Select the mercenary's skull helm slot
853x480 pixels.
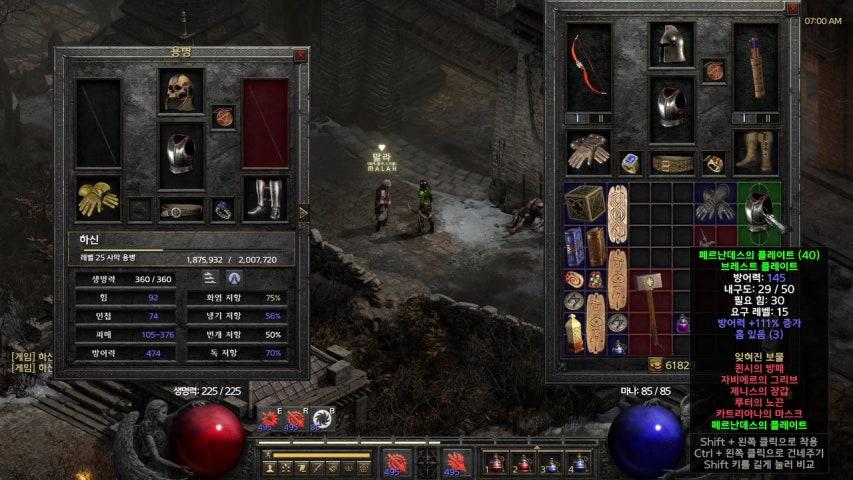[181, 92]
